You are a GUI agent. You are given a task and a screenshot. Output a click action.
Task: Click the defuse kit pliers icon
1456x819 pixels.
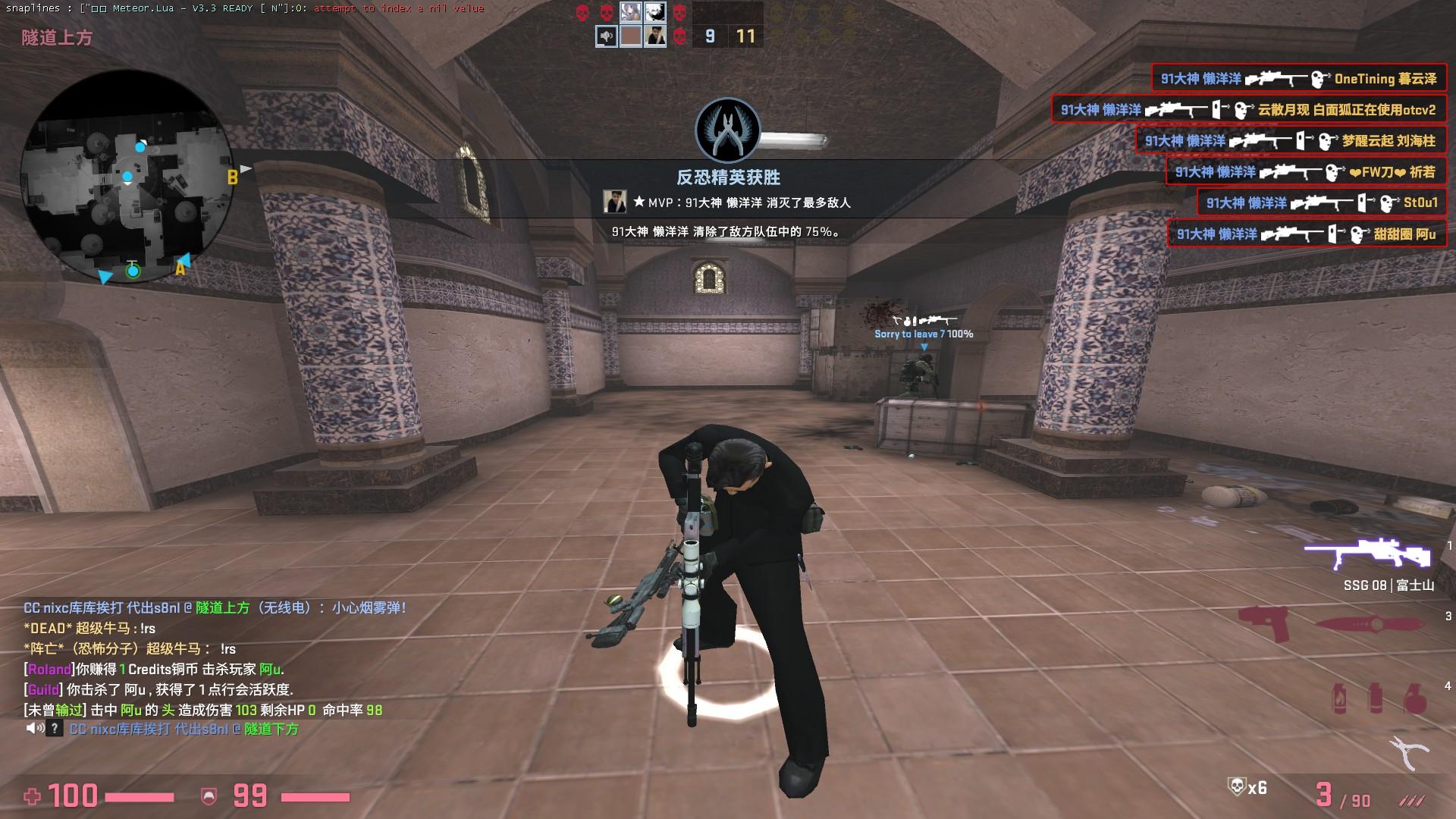[x=1409, y=752]
